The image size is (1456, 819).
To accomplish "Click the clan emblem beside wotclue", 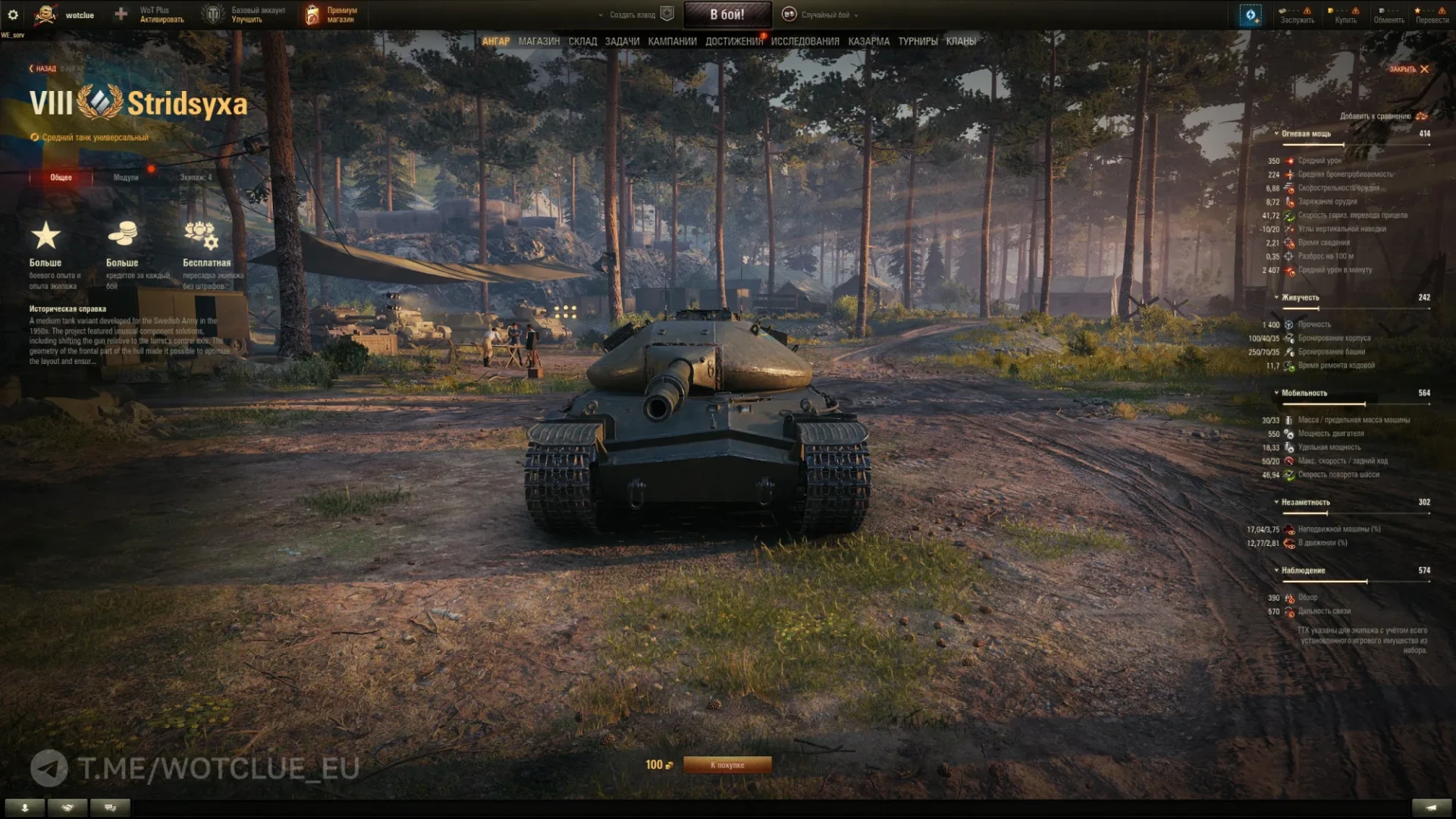I will (x=45, y=13).
